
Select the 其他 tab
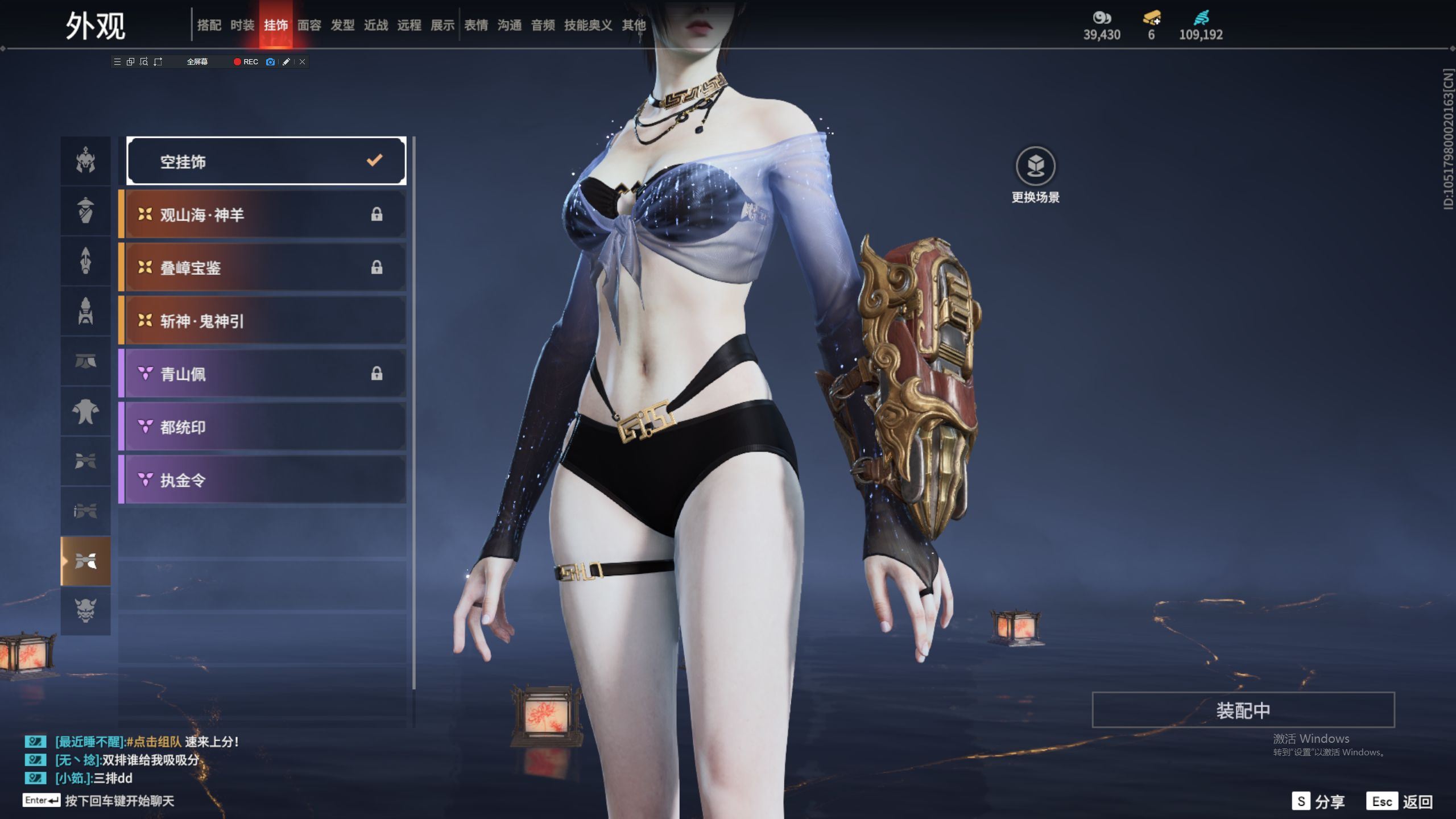pyautogui.click(x=634, y=25)
